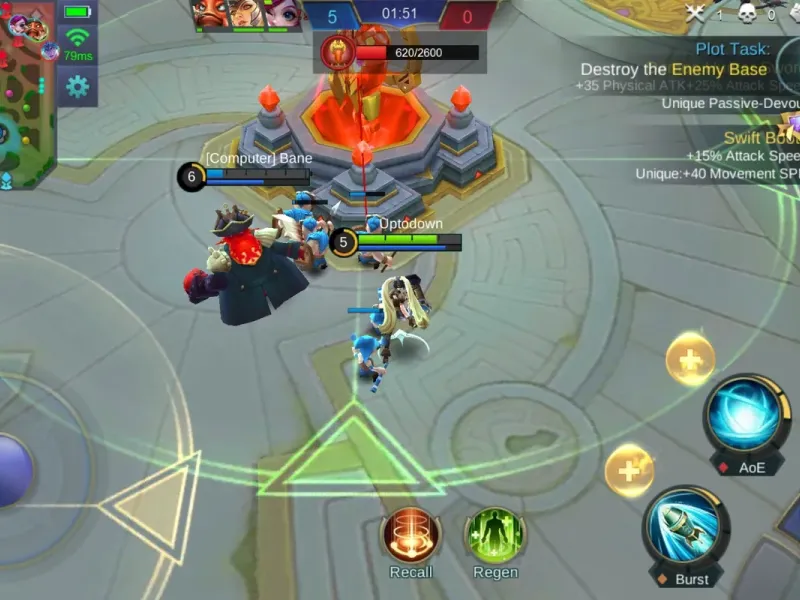Trigger the Burst skill
Viewport: 800px width, 600px height.
pyautogui.click(x=686, y=527)
